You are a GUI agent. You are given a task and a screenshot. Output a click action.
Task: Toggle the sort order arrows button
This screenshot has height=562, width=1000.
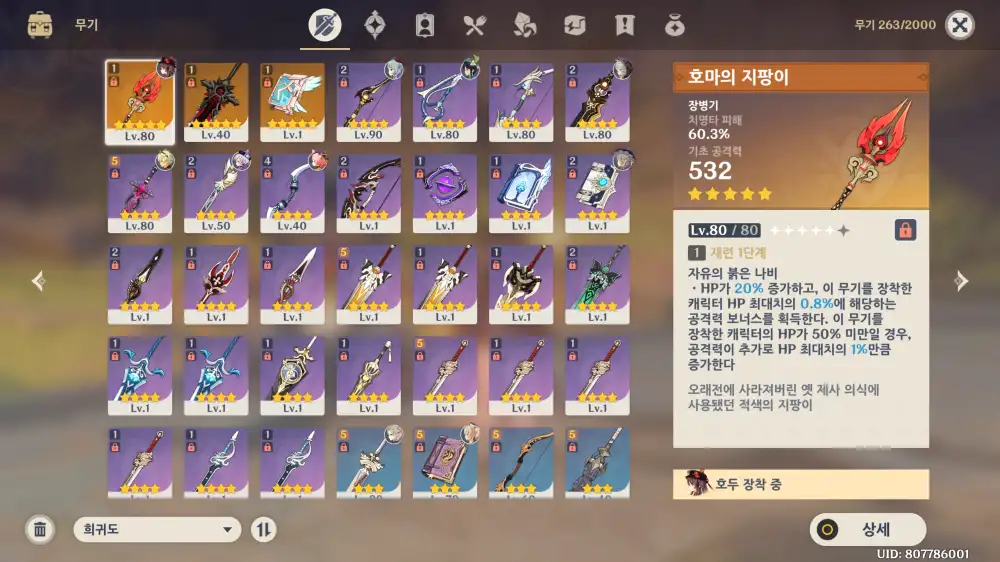click(x=264, y=530)
